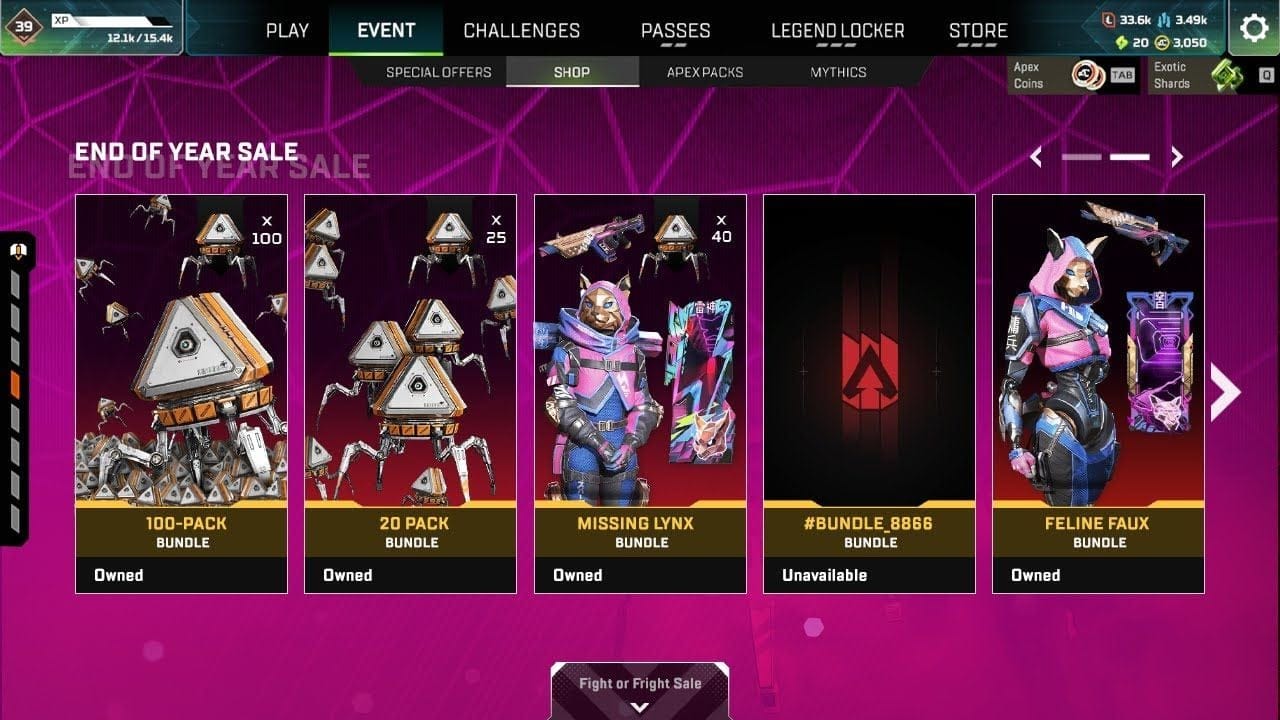The height and width of the screenshot is (720, 1280).
Task: Open the Feline Faux bundle
Action: coord(1098,393)
